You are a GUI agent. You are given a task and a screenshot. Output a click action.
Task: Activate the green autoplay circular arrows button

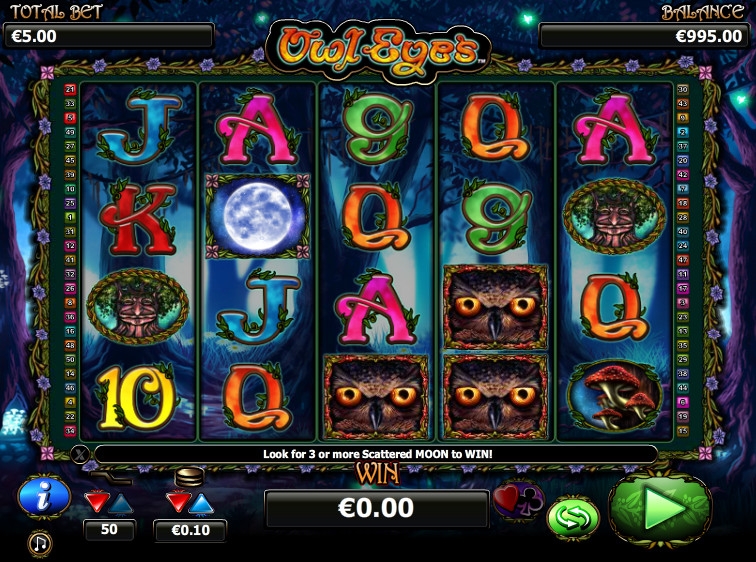click(x=573, y=517)
